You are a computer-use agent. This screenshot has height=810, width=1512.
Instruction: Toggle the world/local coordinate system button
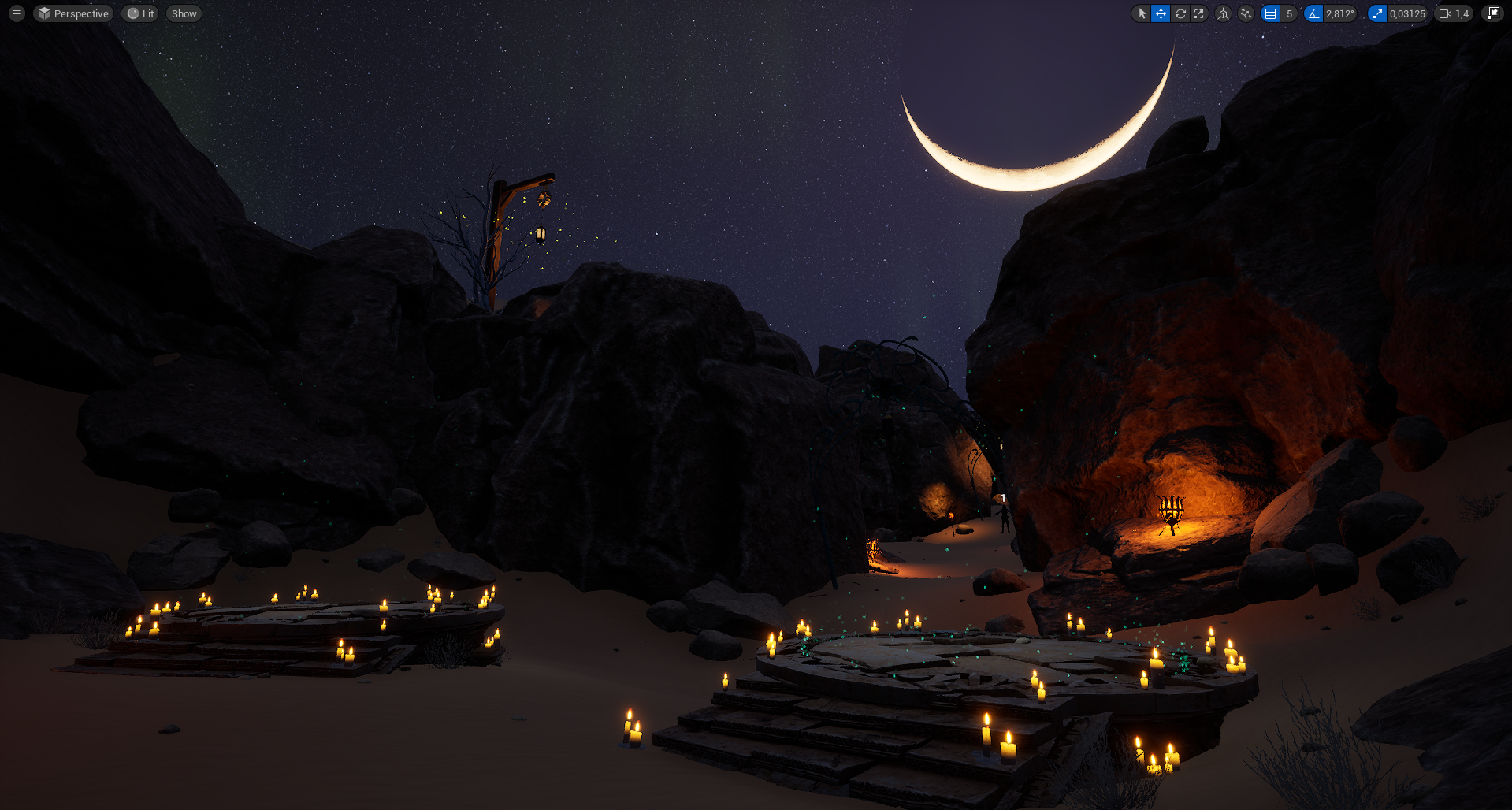click(1223, 13)
